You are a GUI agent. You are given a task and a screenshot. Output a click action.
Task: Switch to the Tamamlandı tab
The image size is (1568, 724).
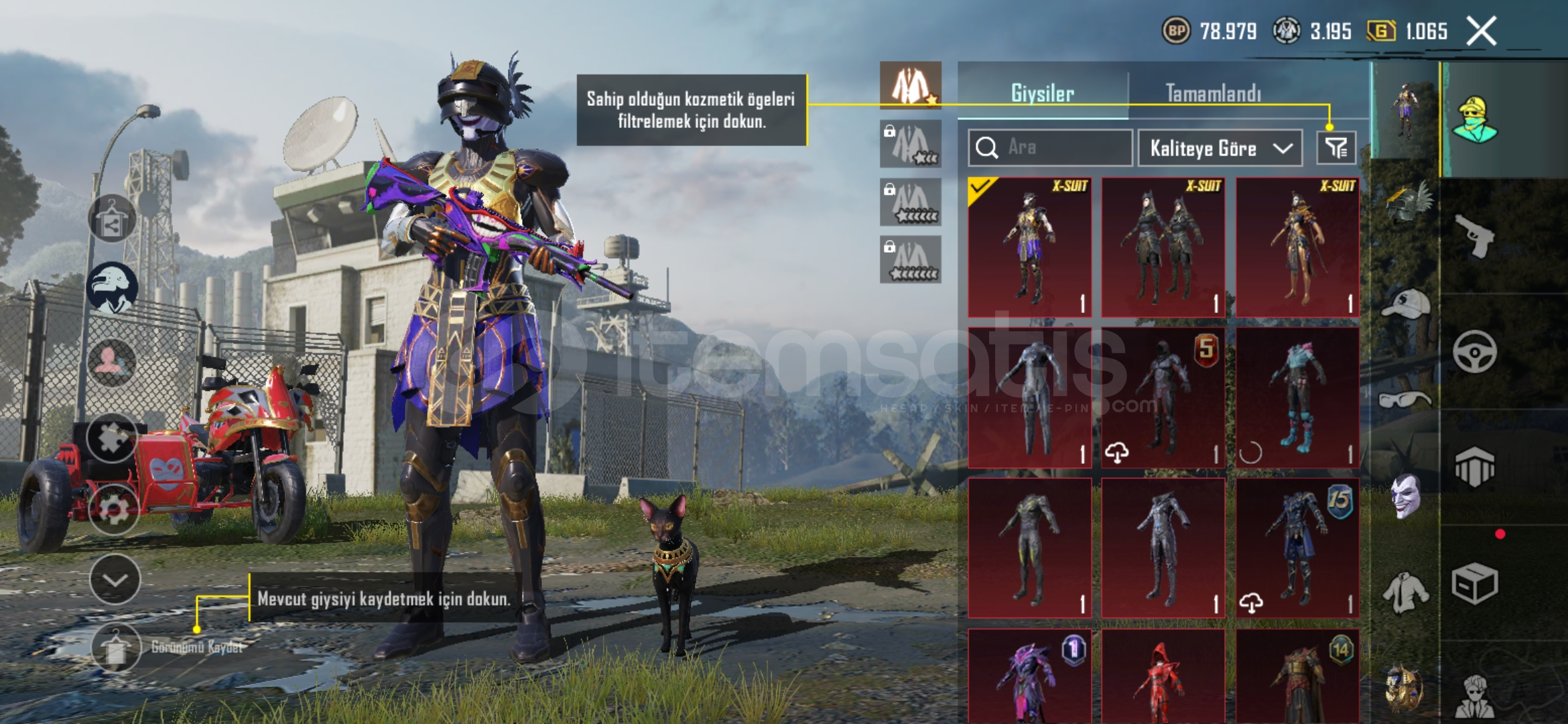(1213, 93)
